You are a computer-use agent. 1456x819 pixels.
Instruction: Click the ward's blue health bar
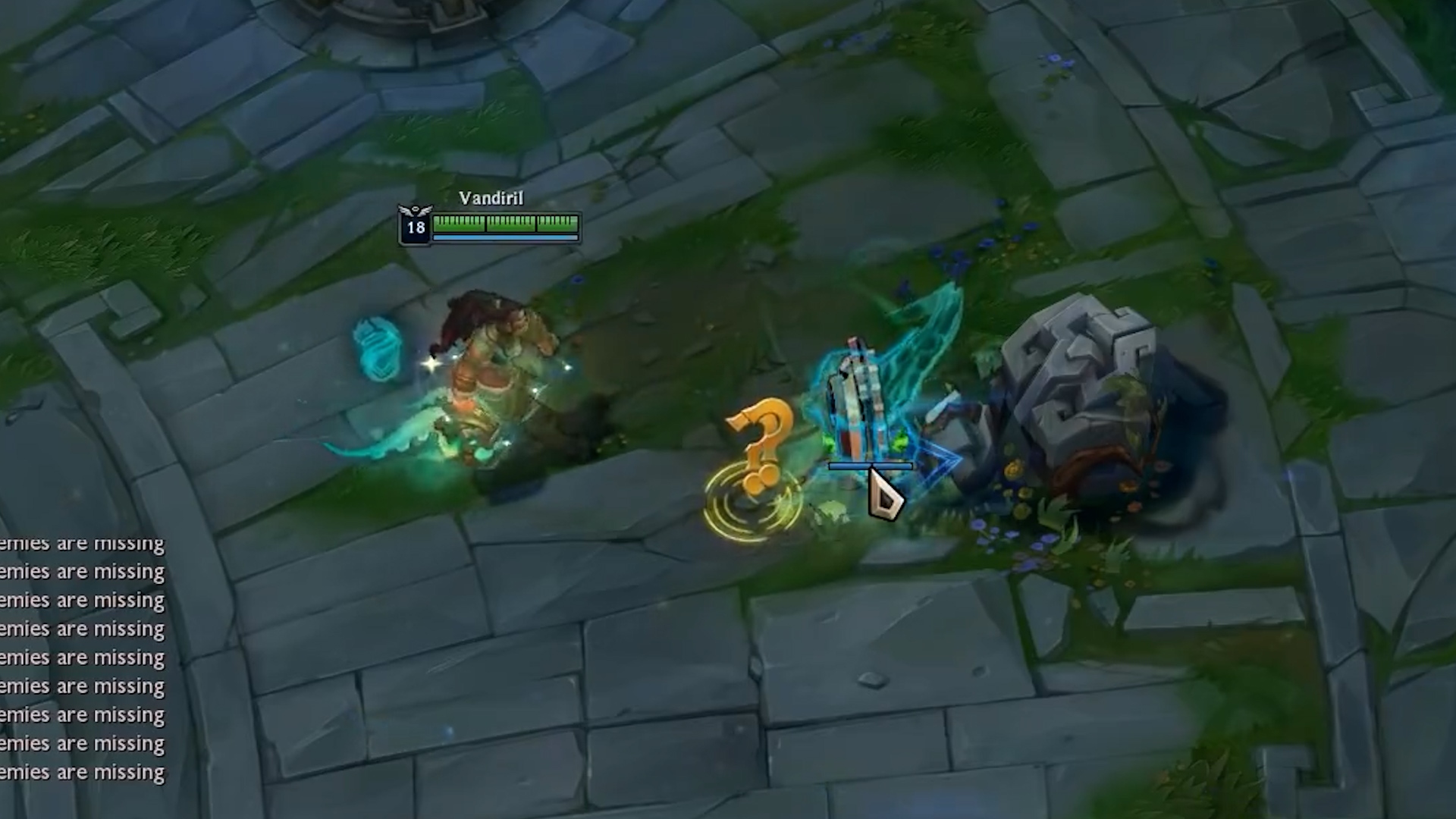tap(869, 465)
